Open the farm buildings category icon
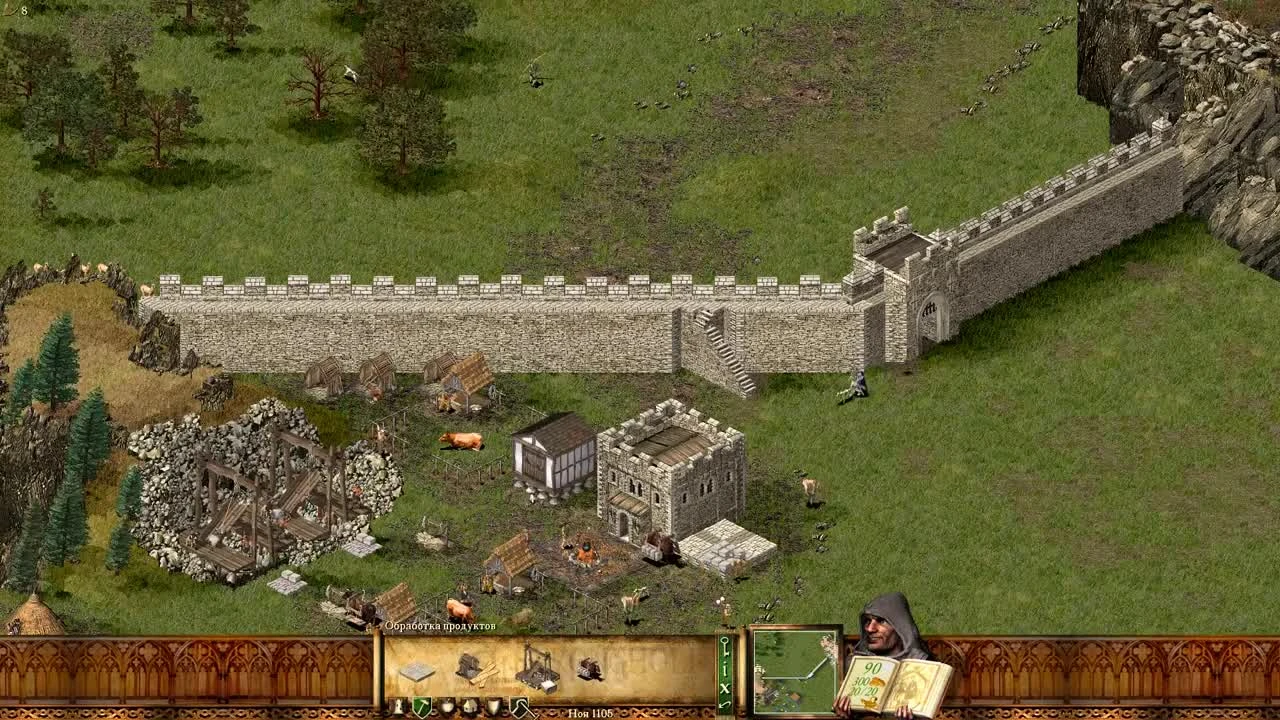The width and height of the screenshot is (1280, 720). click(447, 706)
